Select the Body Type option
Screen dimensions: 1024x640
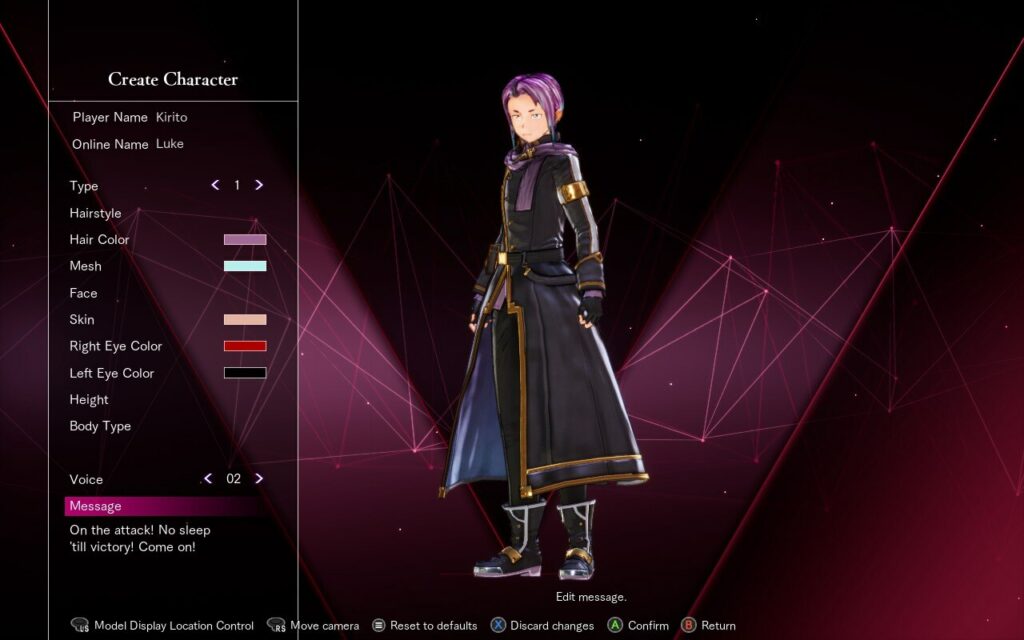[x=100, y=426]
